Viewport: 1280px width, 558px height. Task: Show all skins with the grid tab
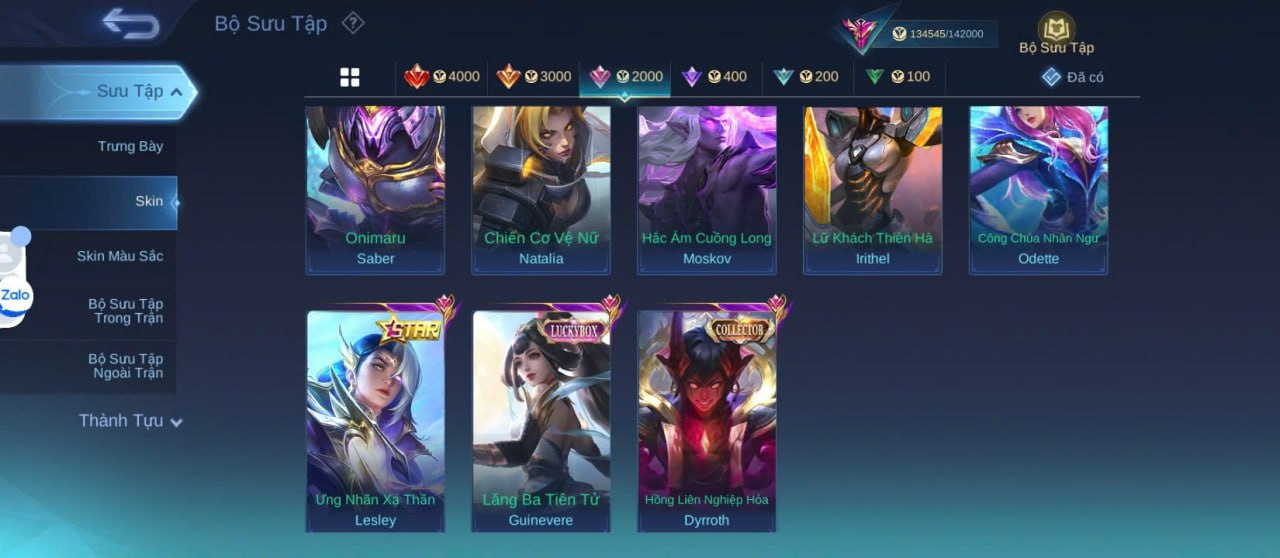350,77
